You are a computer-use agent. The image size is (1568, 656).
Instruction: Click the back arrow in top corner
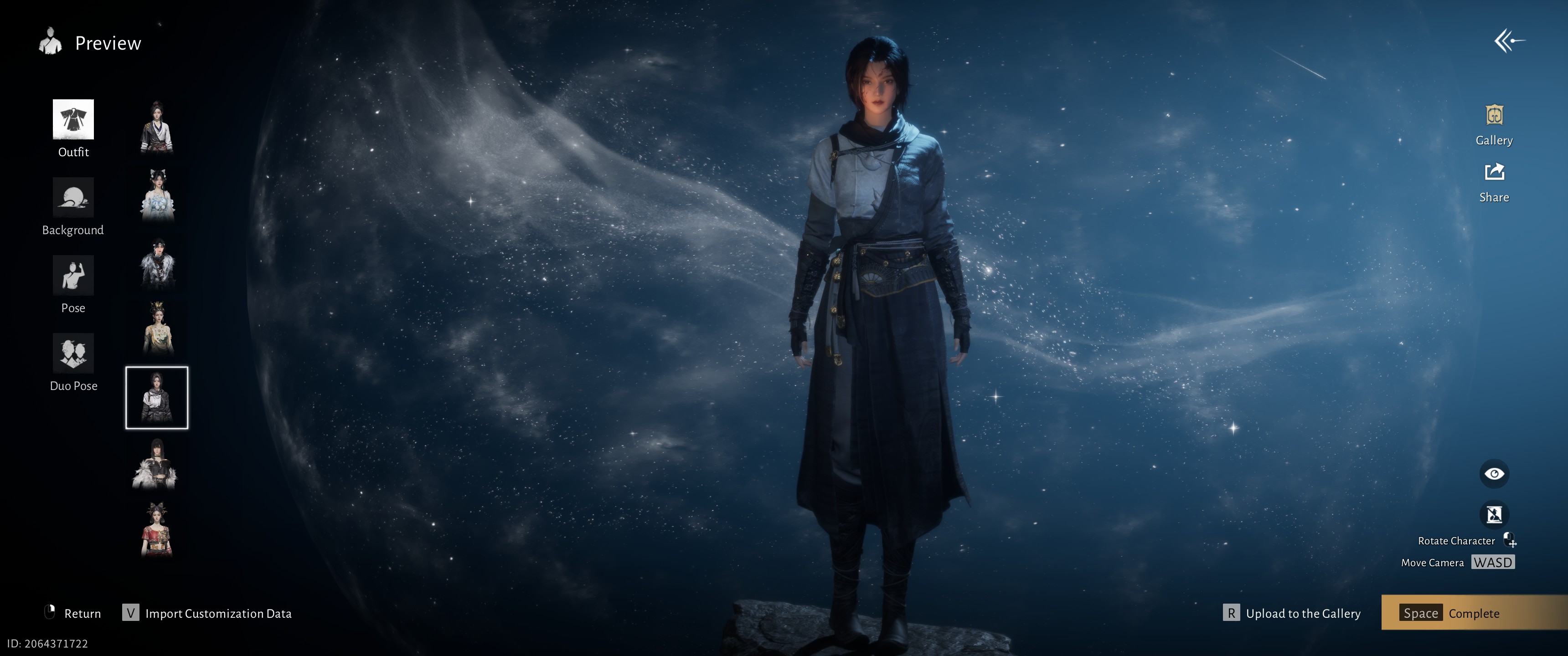pyautogui.click(x=1508, y=41)
